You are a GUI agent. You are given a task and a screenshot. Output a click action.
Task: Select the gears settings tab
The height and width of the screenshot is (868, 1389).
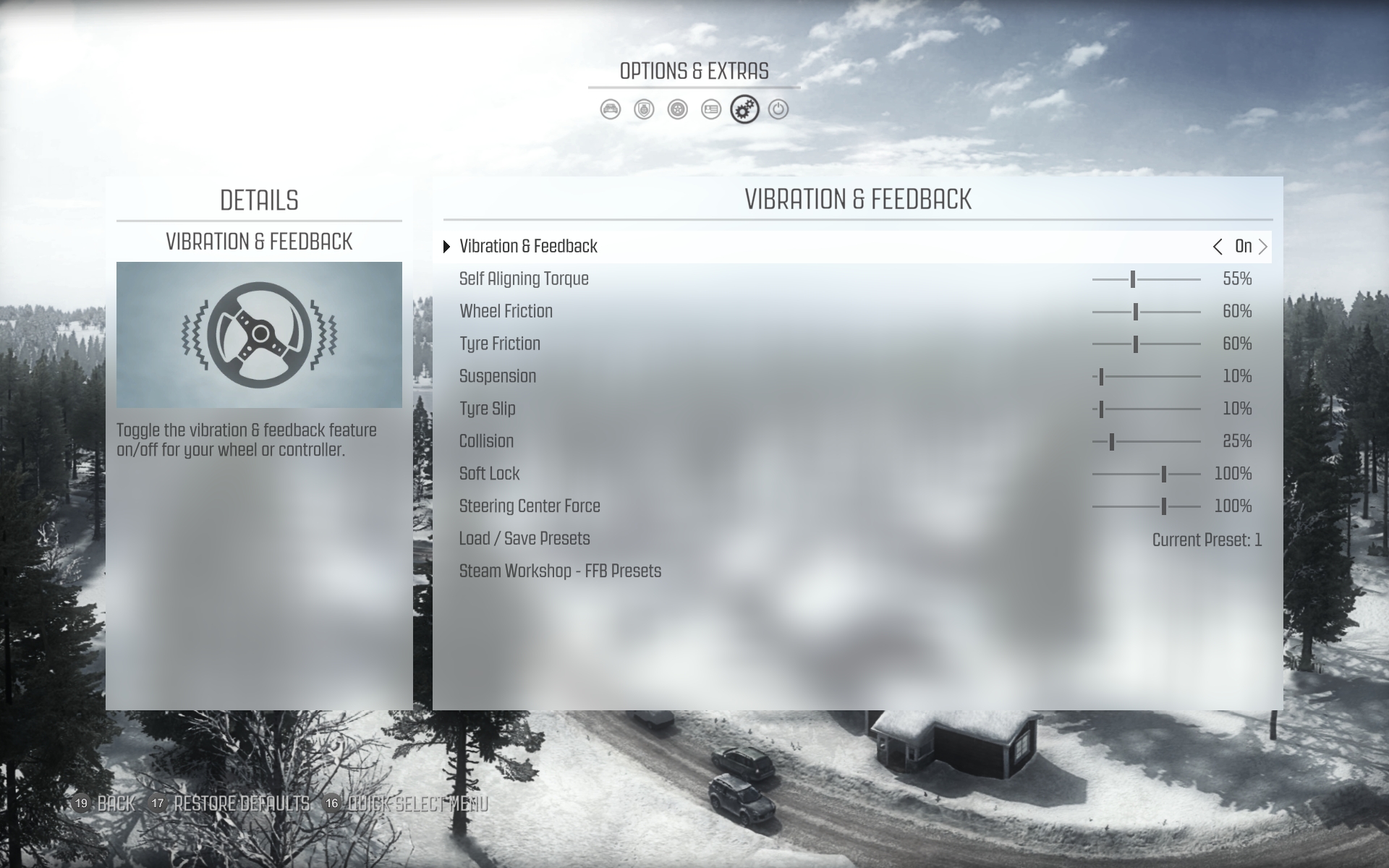coord(744,110)
